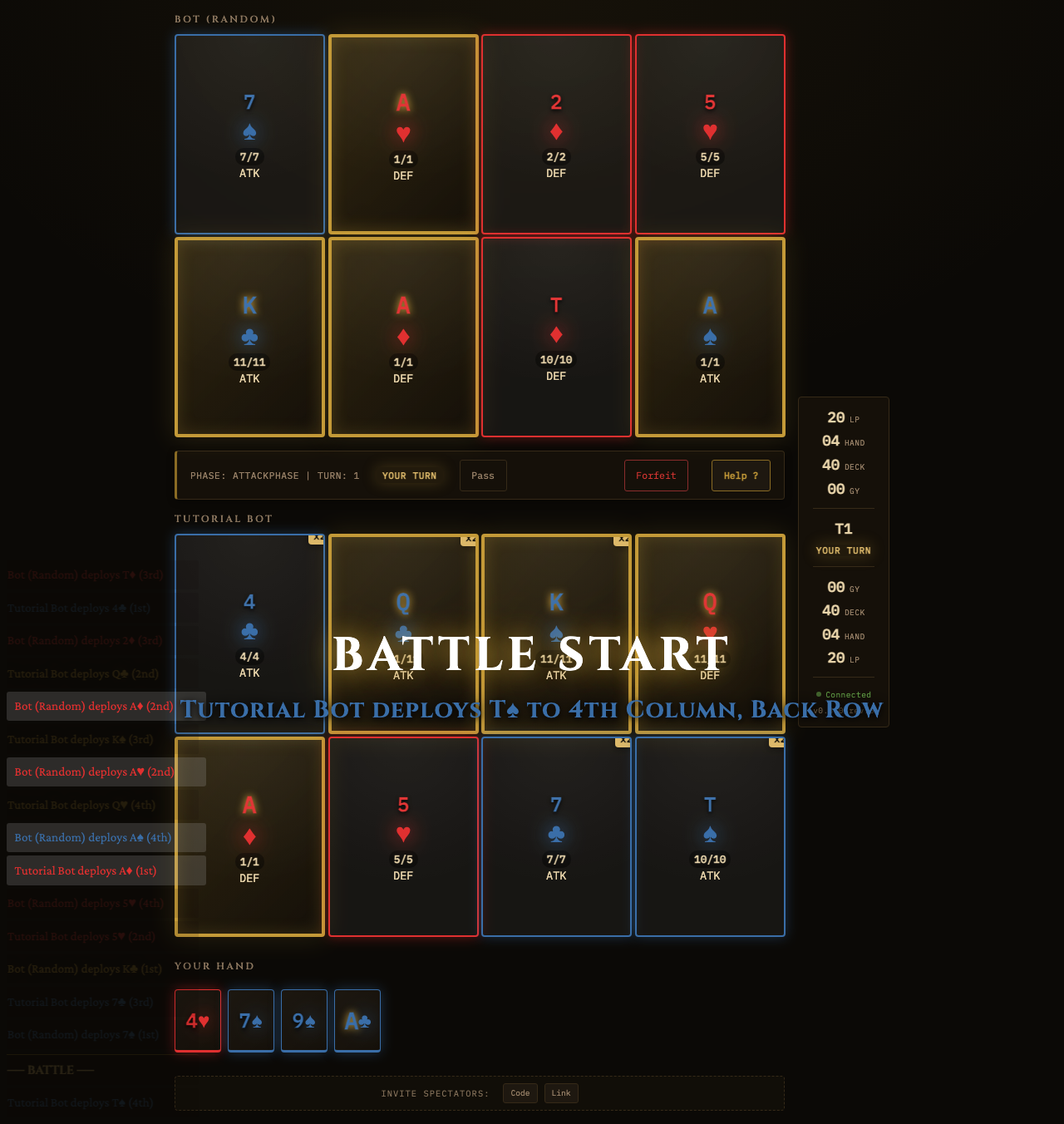Click the YOUR TURN indicator

click(409, 476)
